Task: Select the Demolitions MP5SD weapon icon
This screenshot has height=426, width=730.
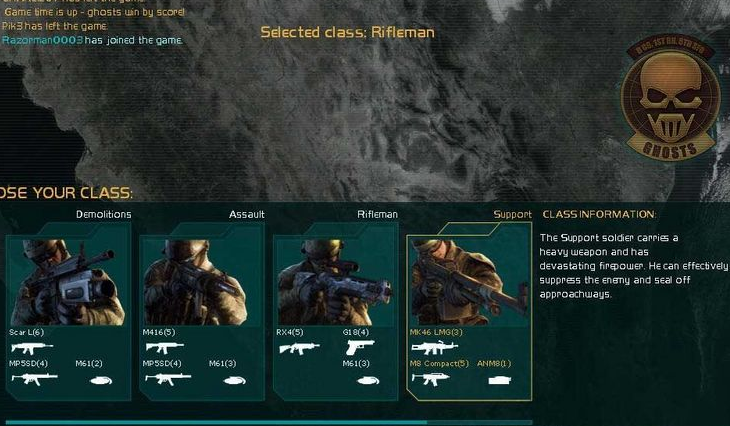Action: tap(30, 379)
